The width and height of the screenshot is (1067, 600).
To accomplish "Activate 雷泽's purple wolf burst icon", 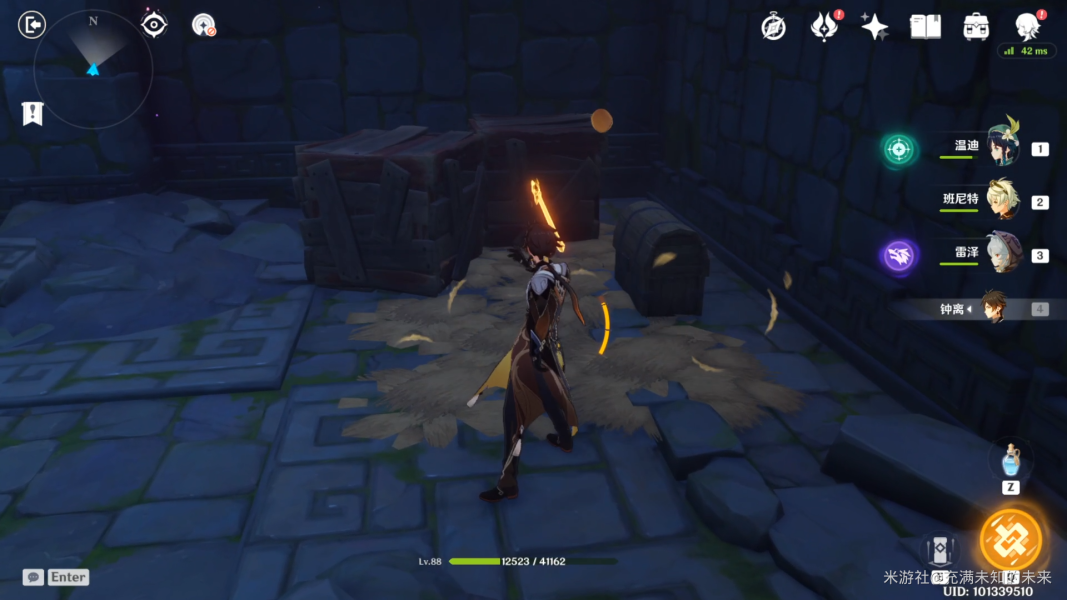I will tap(899, 255).
